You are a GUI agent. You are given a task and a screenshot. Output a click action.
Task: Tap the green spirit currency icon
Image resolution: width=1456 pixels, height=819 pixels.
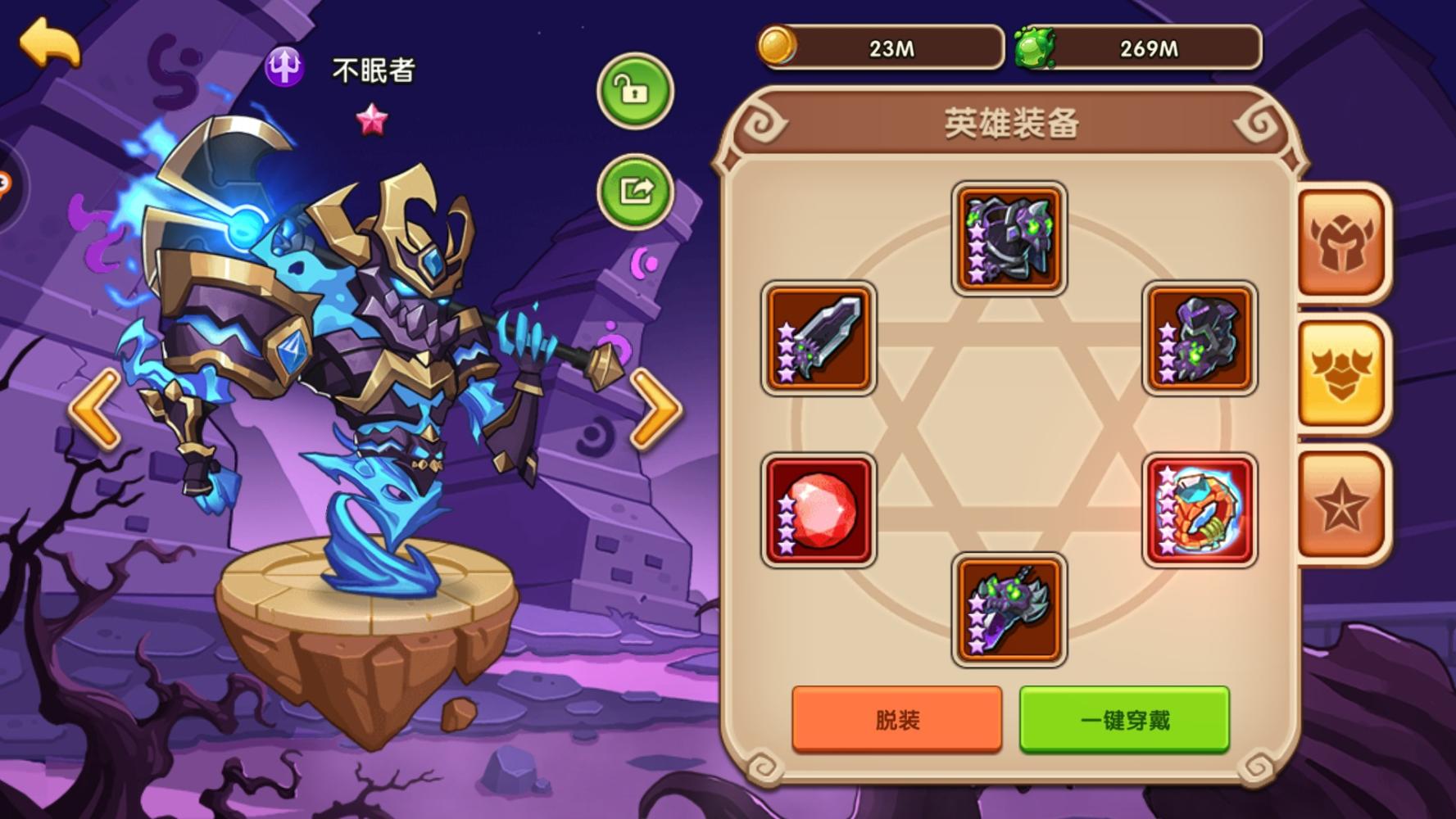[x=1035, y=48]
